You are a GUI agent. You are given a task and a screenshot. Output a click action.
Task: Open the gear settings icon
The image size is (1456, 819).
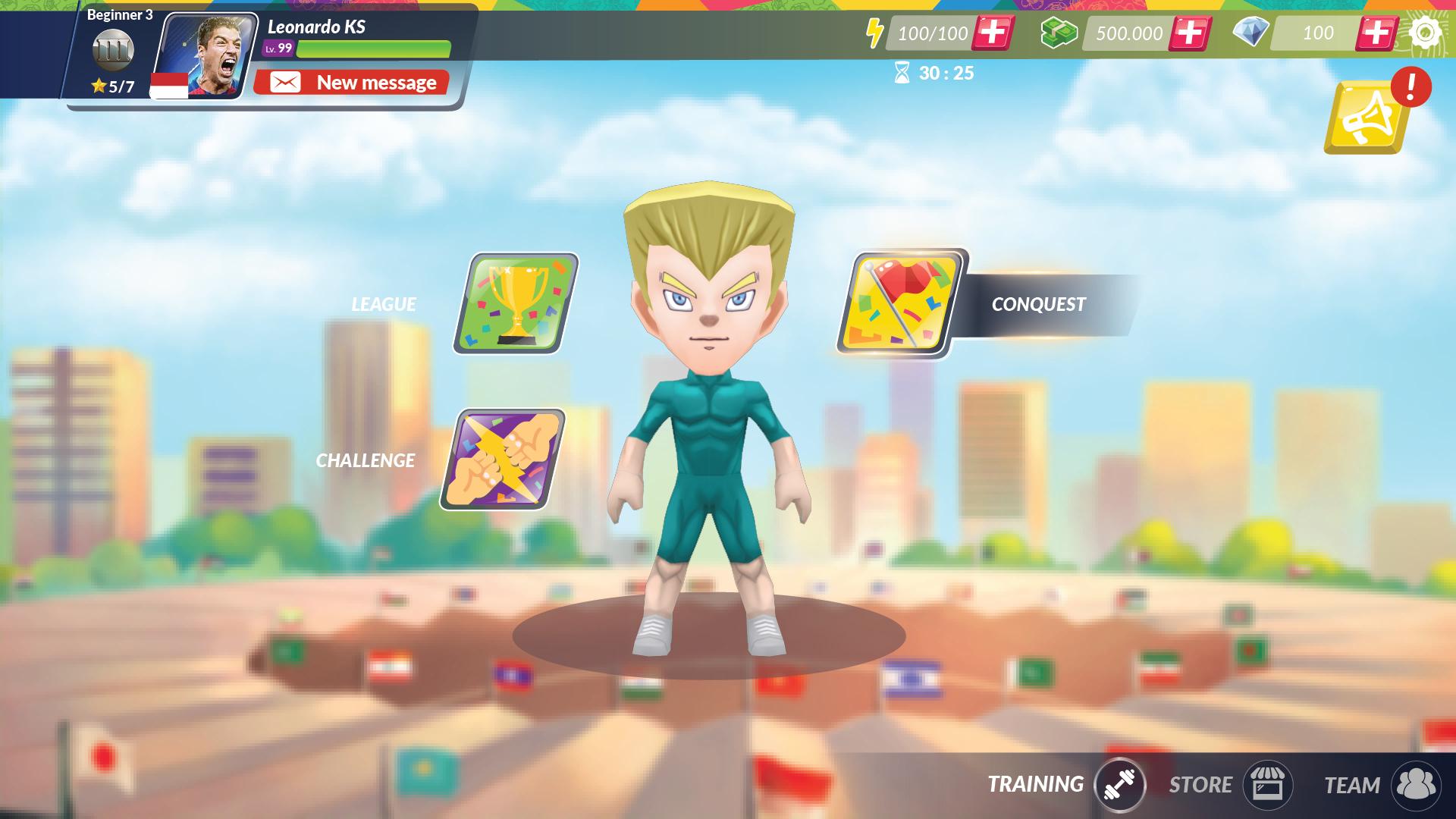tap(1426, 33)
